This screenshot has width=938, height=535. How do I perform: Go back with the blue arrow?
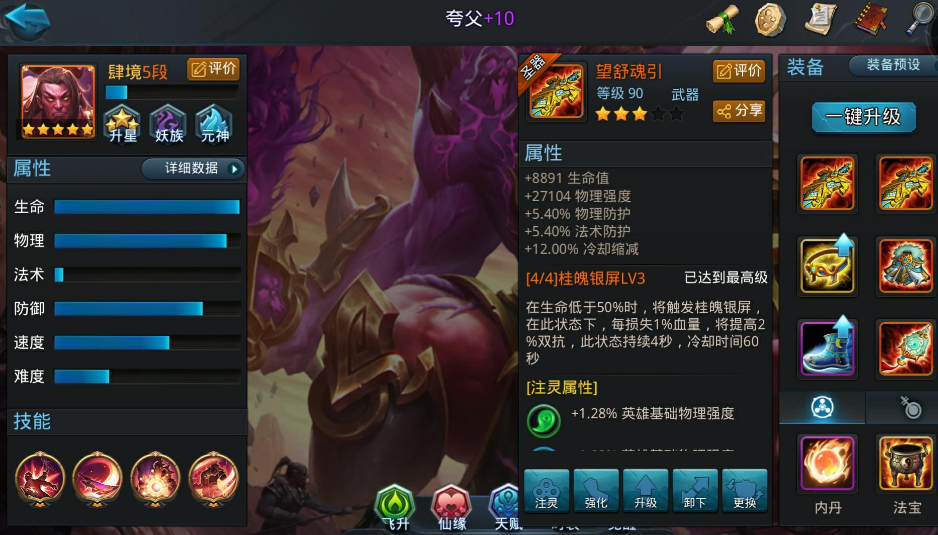click(x=27, y=20)
